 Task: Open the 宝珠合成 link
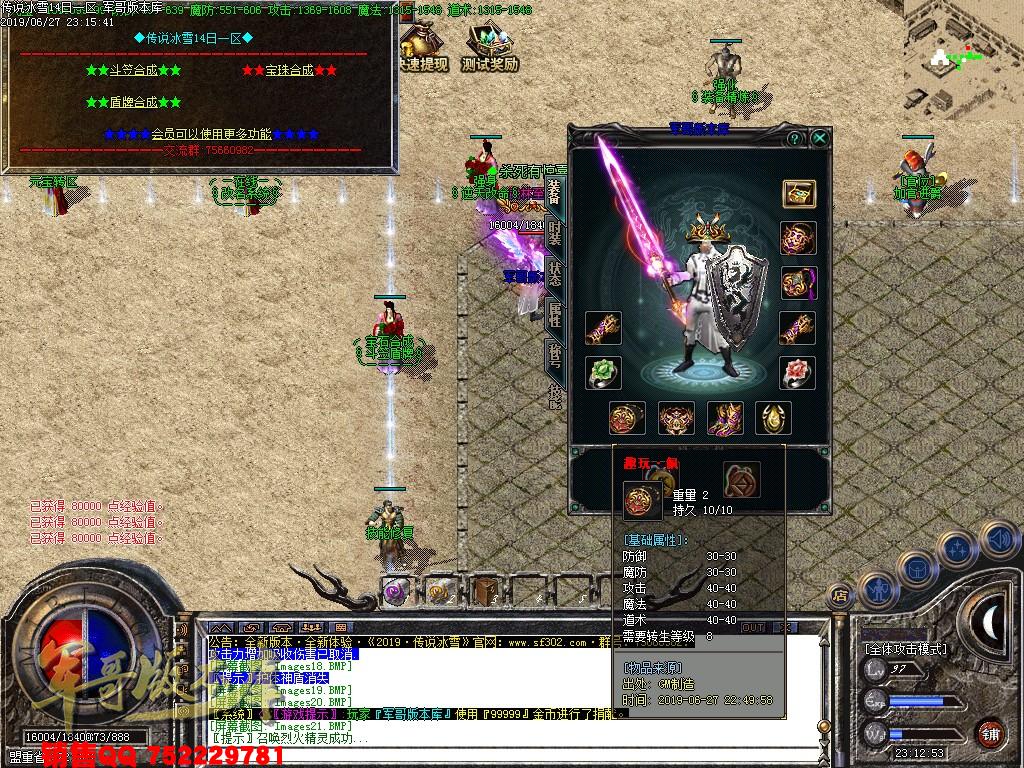tap(289, 71)
